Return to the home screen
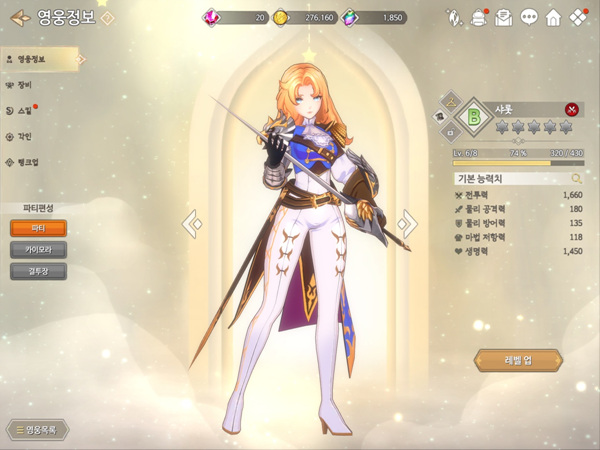The height and width of the screenshot is (450, 600). (553, 17)
